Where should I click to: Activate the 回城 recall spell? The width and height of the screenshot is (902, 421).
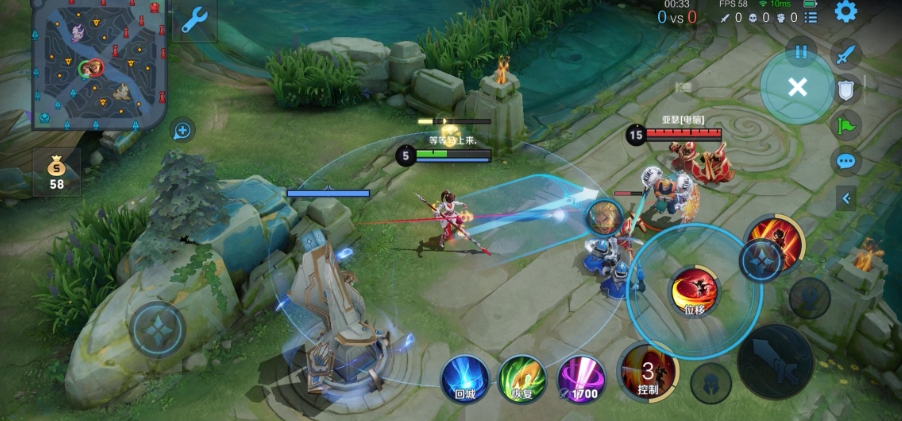point(465,378)
